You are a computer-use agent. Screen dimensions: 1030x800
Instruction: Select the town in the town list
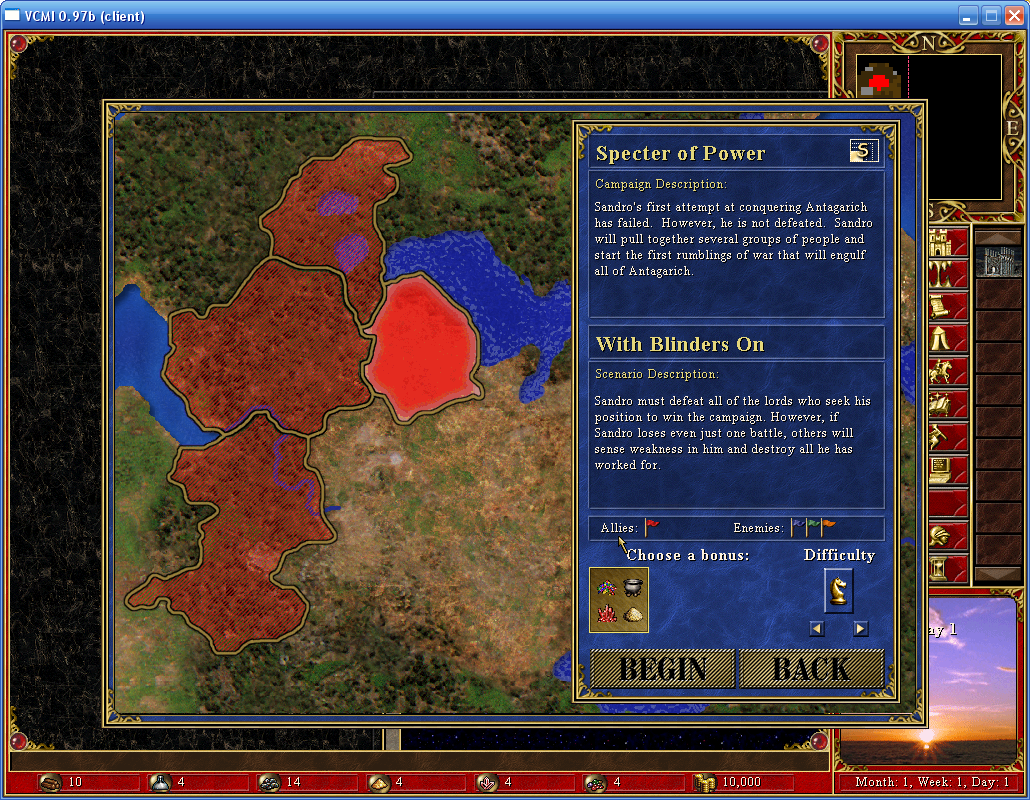click(998, 262)
